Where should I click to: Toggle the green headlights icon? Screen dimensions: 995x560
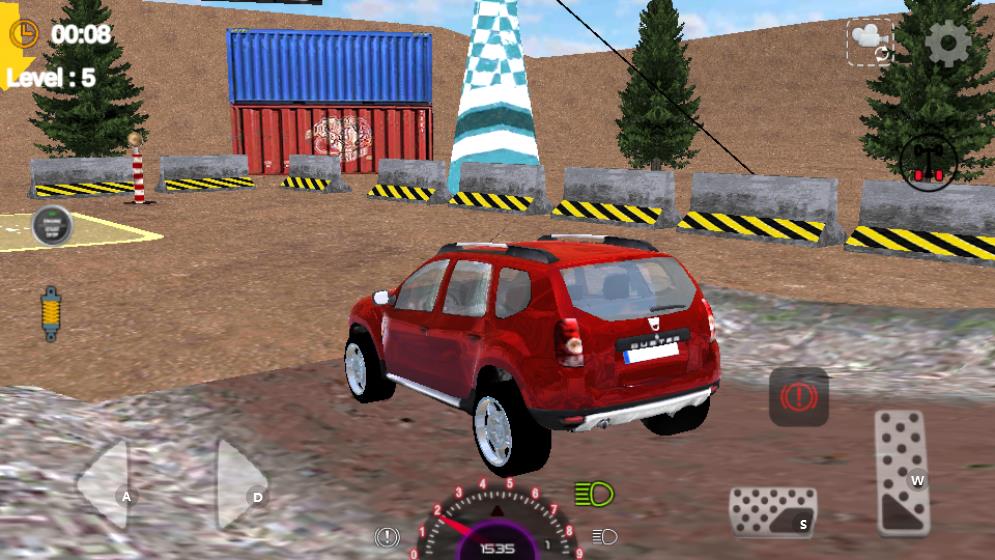coord(594,493)
